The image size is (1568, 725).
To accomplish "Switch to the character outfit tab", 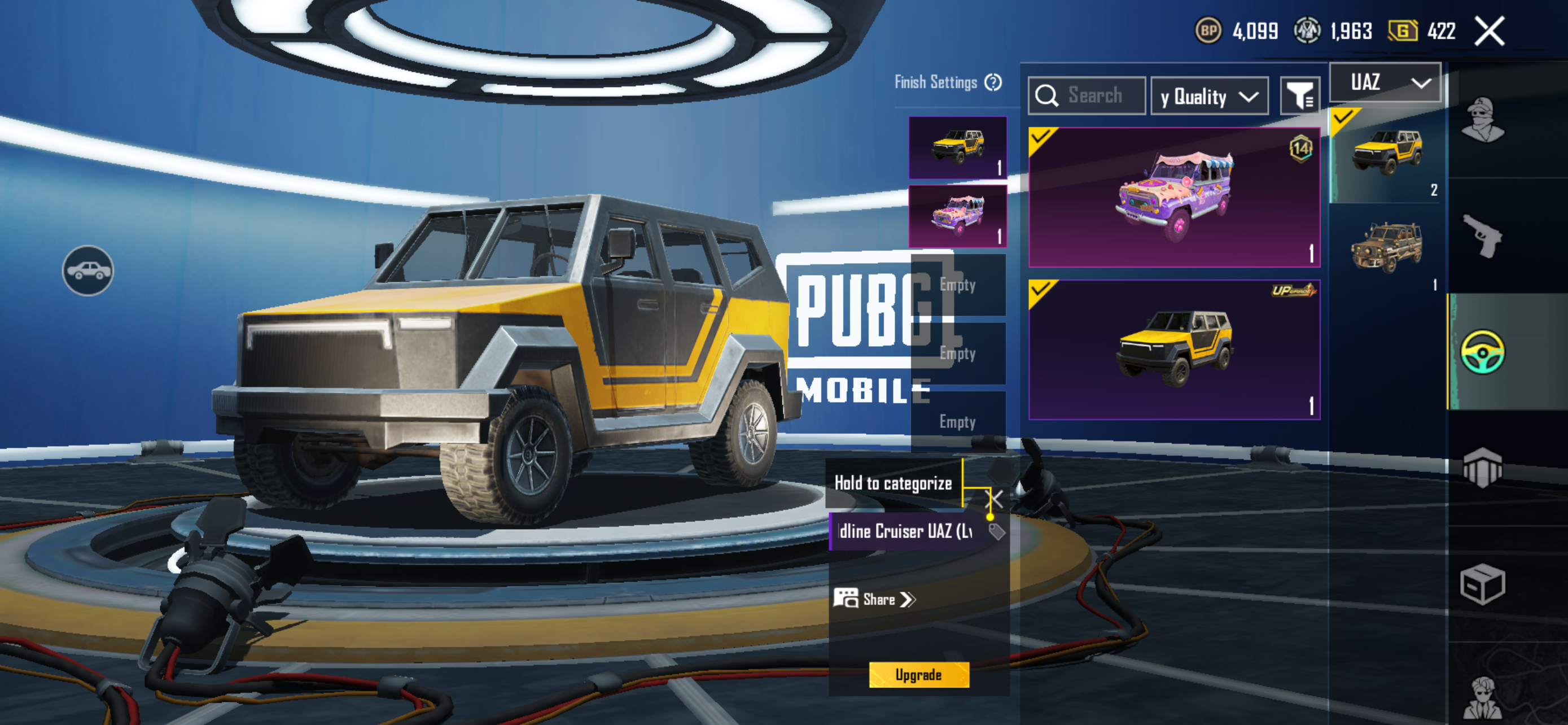I will coord(1482,120).
